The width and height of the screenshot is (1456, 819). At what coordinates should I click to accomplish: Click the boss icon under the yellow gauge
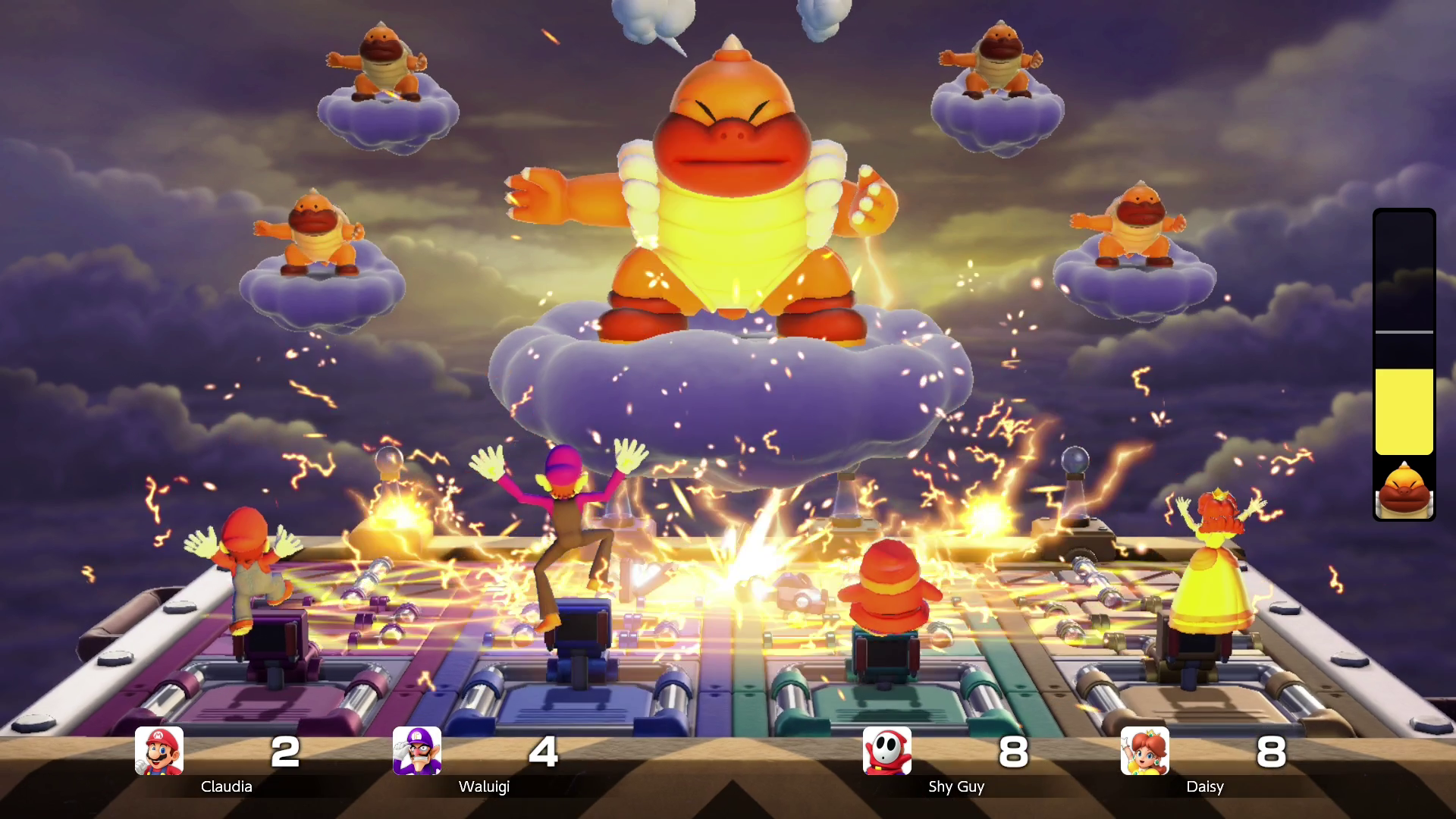pyautogui.click(x=1404, y=489)
